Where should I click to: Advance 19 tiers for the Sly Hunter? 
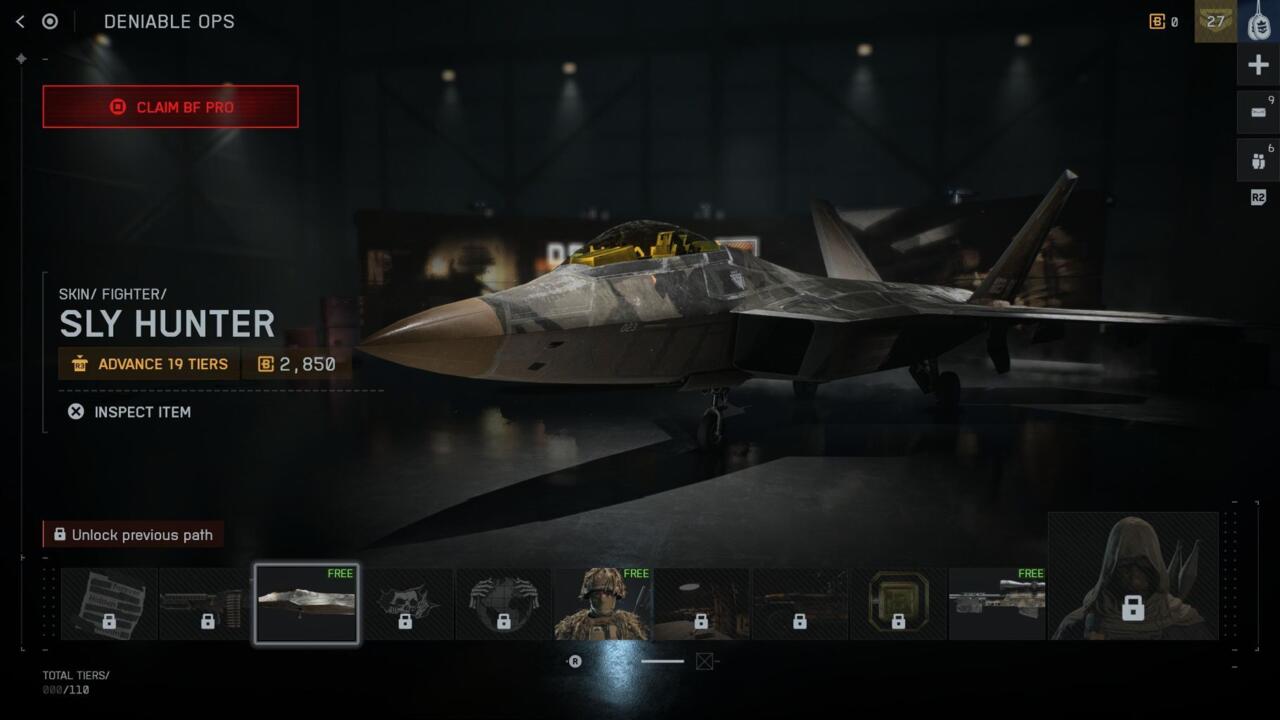[149, 364]
